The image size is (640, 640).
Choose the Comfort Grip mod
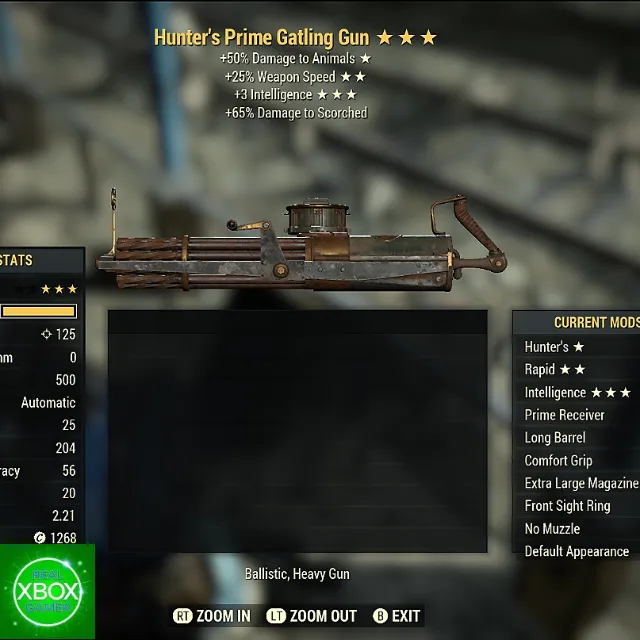(x=558, y=461)
